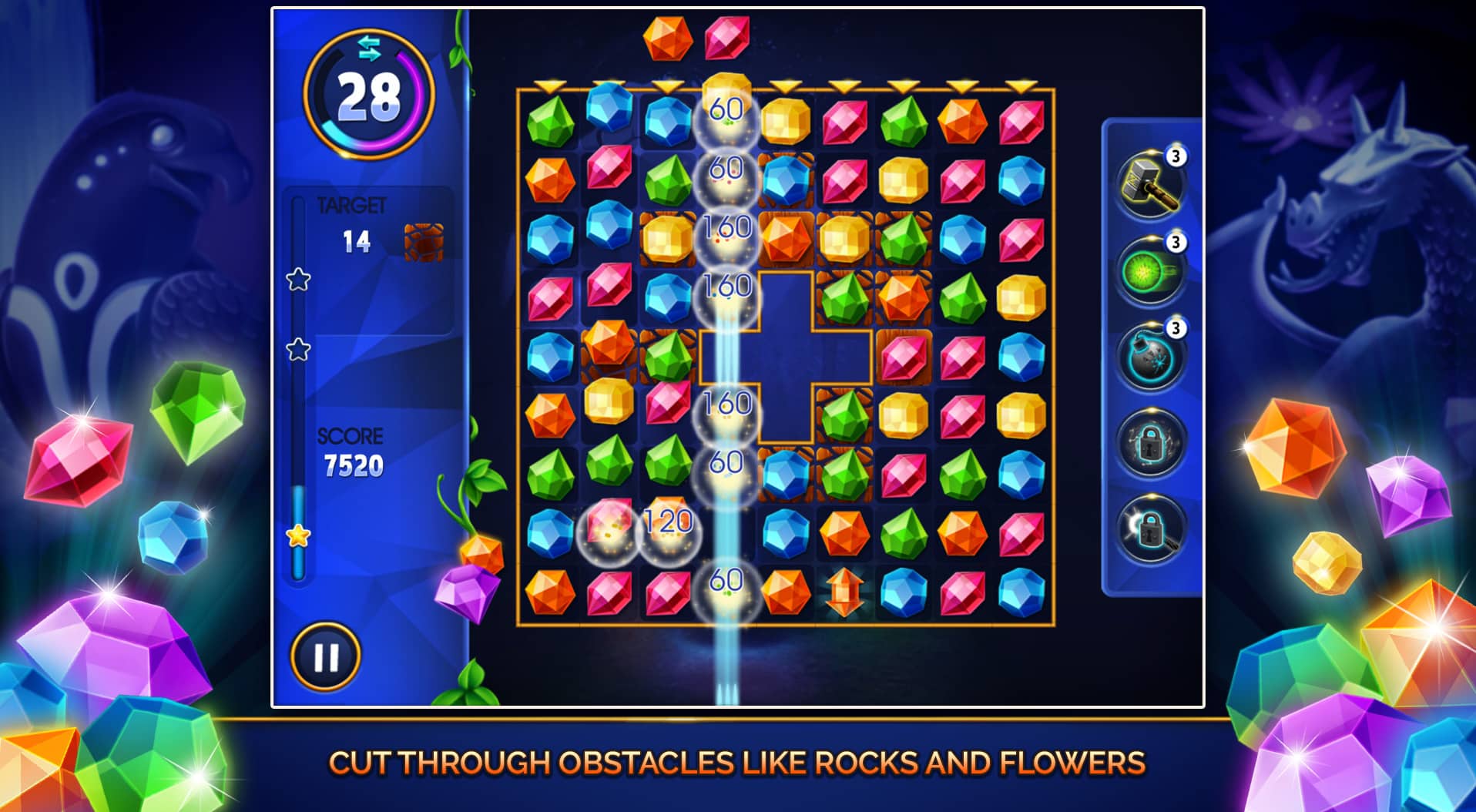
Task: Click the topmost empty star marker
Action: pyautogui.click(x=297, y=280)
